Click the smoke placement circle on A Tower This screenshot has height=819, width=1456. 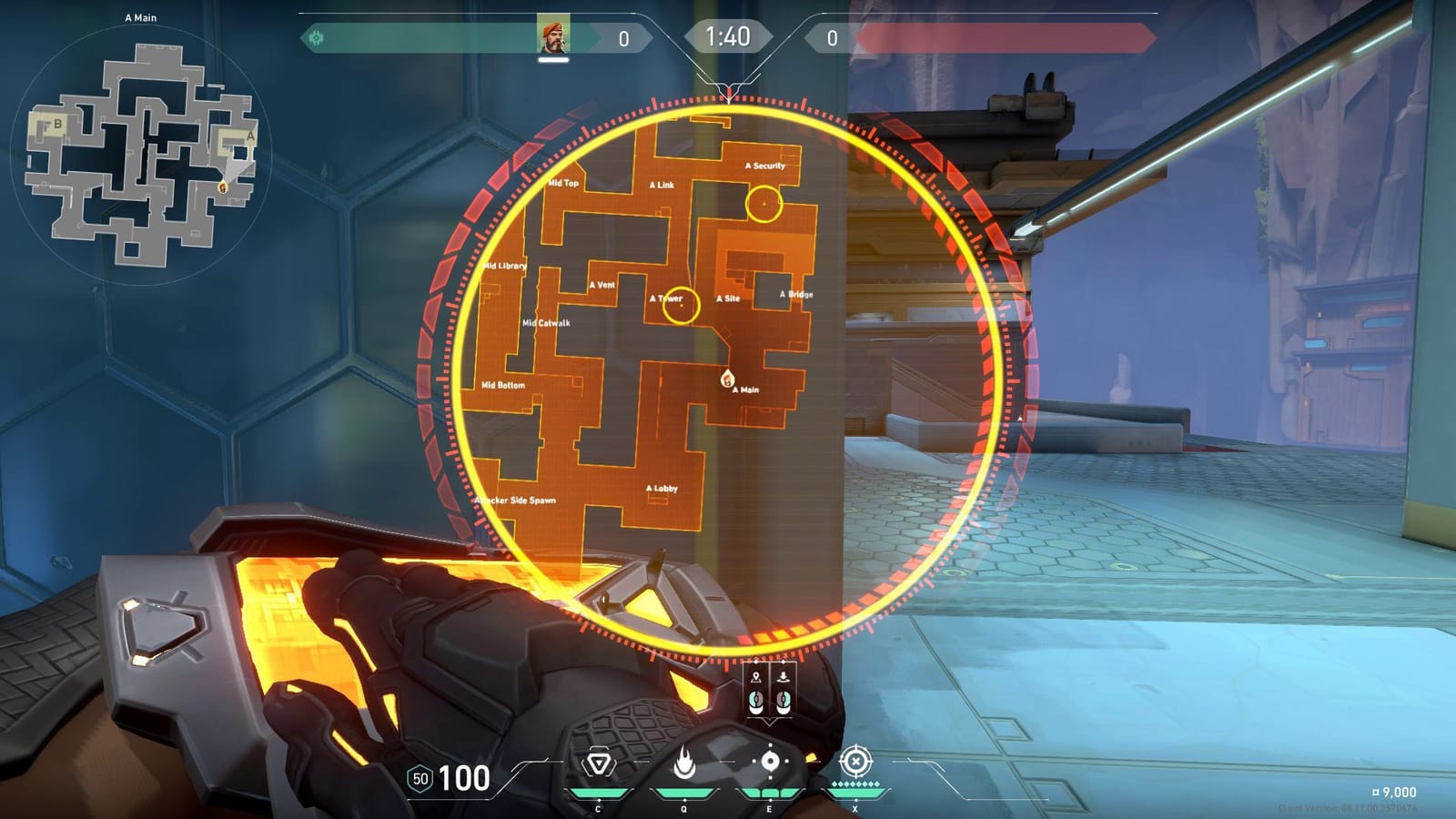(681, 305)
